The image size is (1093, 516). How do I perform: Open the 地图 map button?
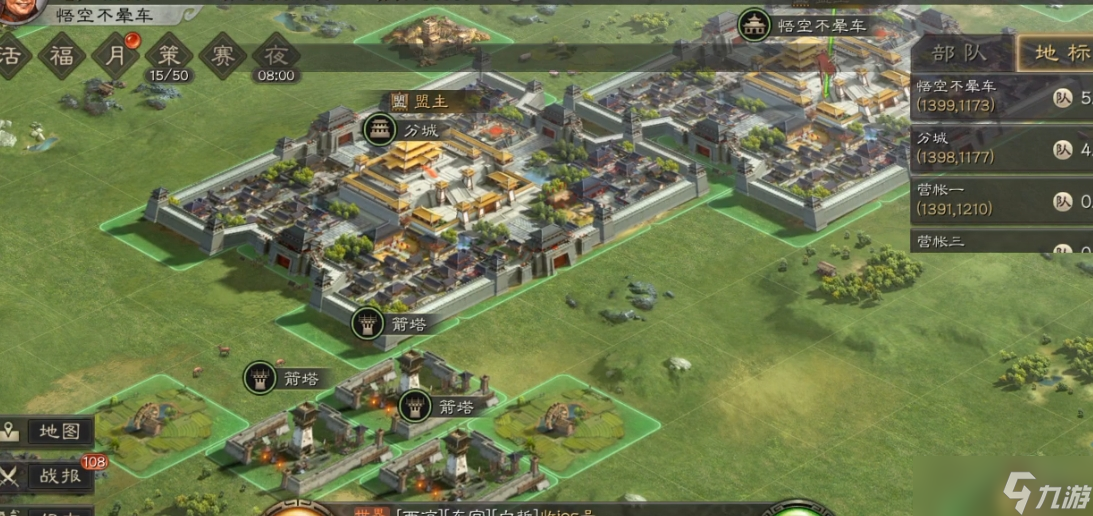pyautogui.click(x=48, y=432)
